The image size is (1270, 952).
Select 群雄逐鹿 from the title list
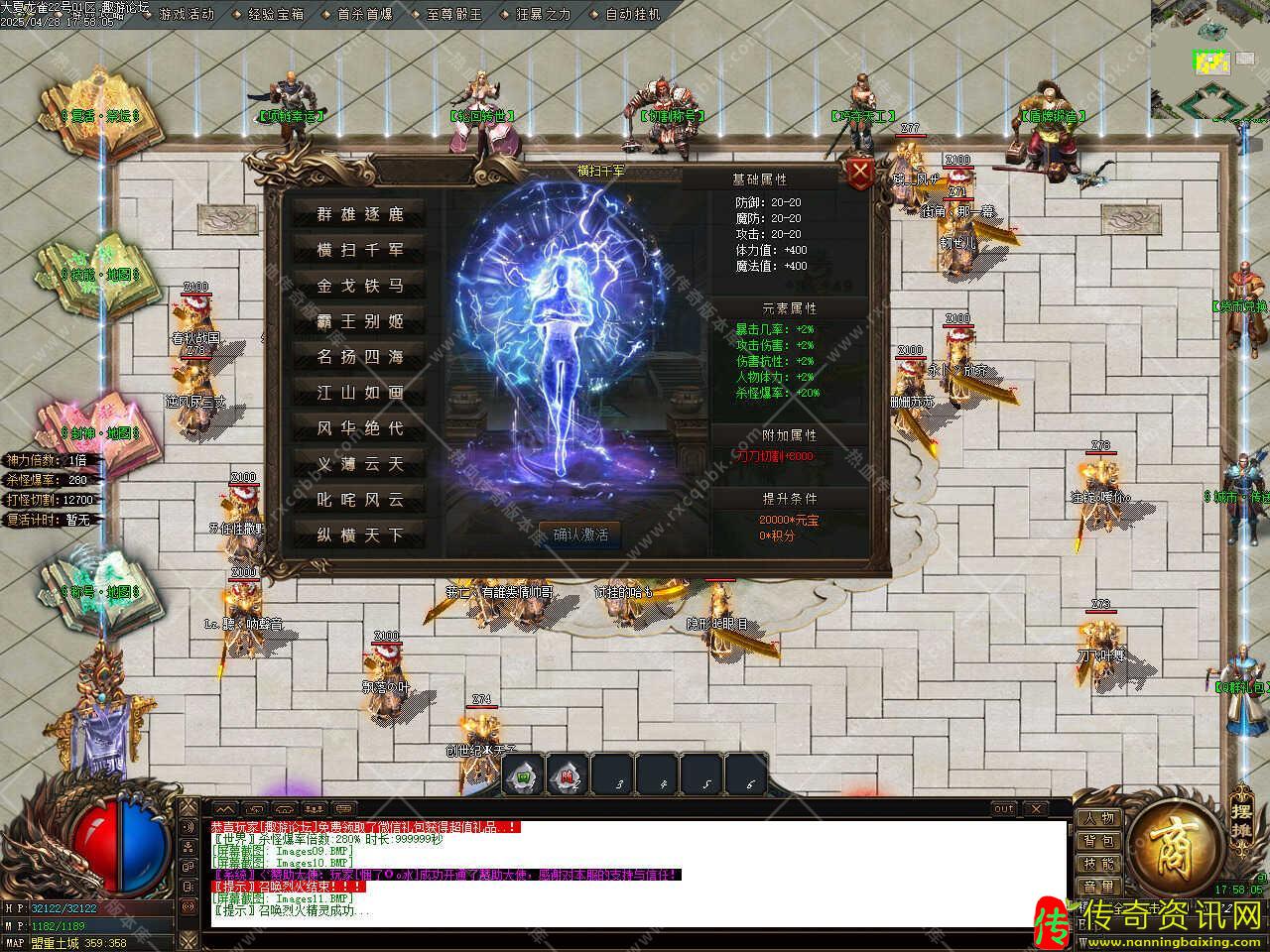click(x=360, y=214)
